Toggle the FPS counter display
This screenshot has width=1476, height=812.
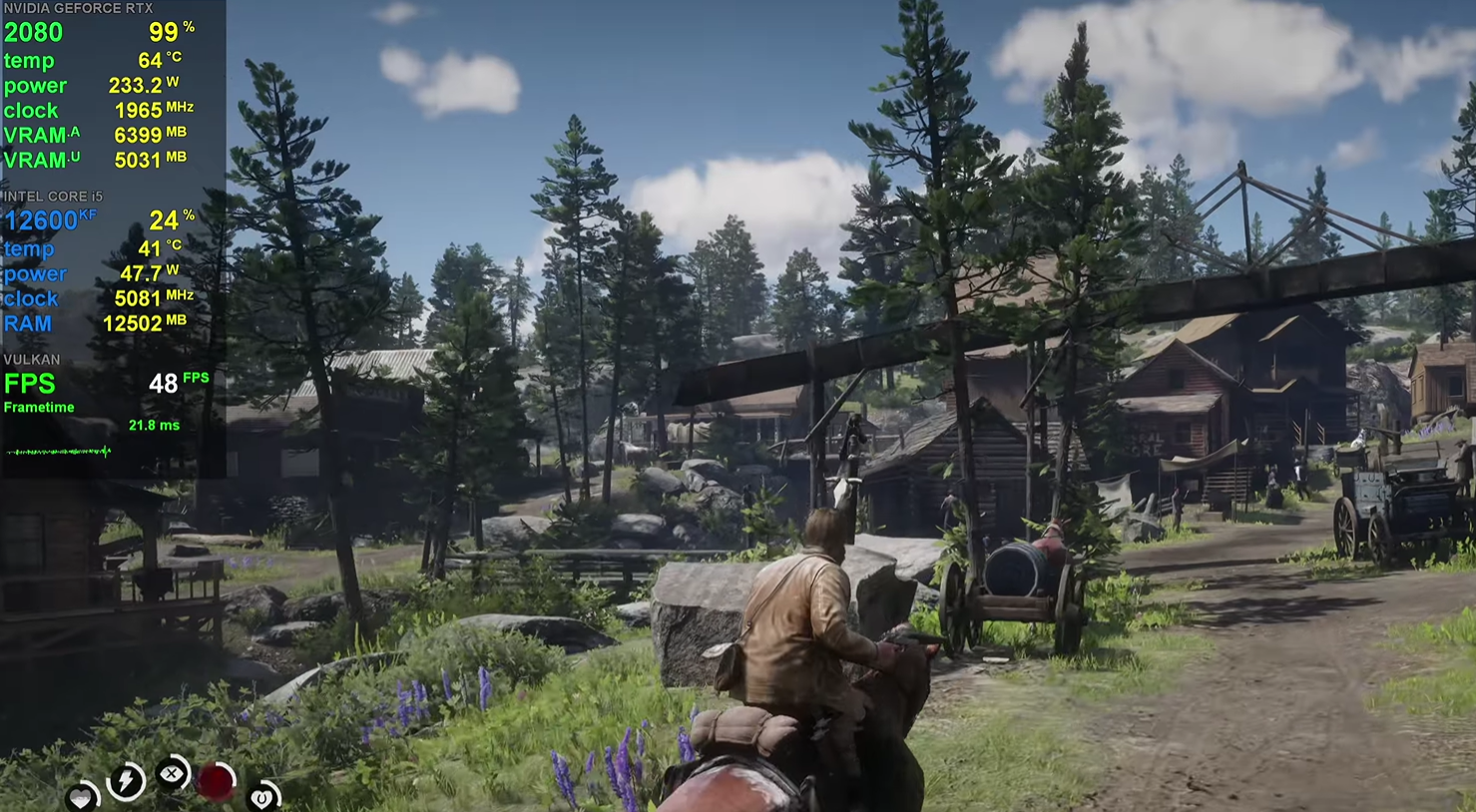[x=30, y=384]
